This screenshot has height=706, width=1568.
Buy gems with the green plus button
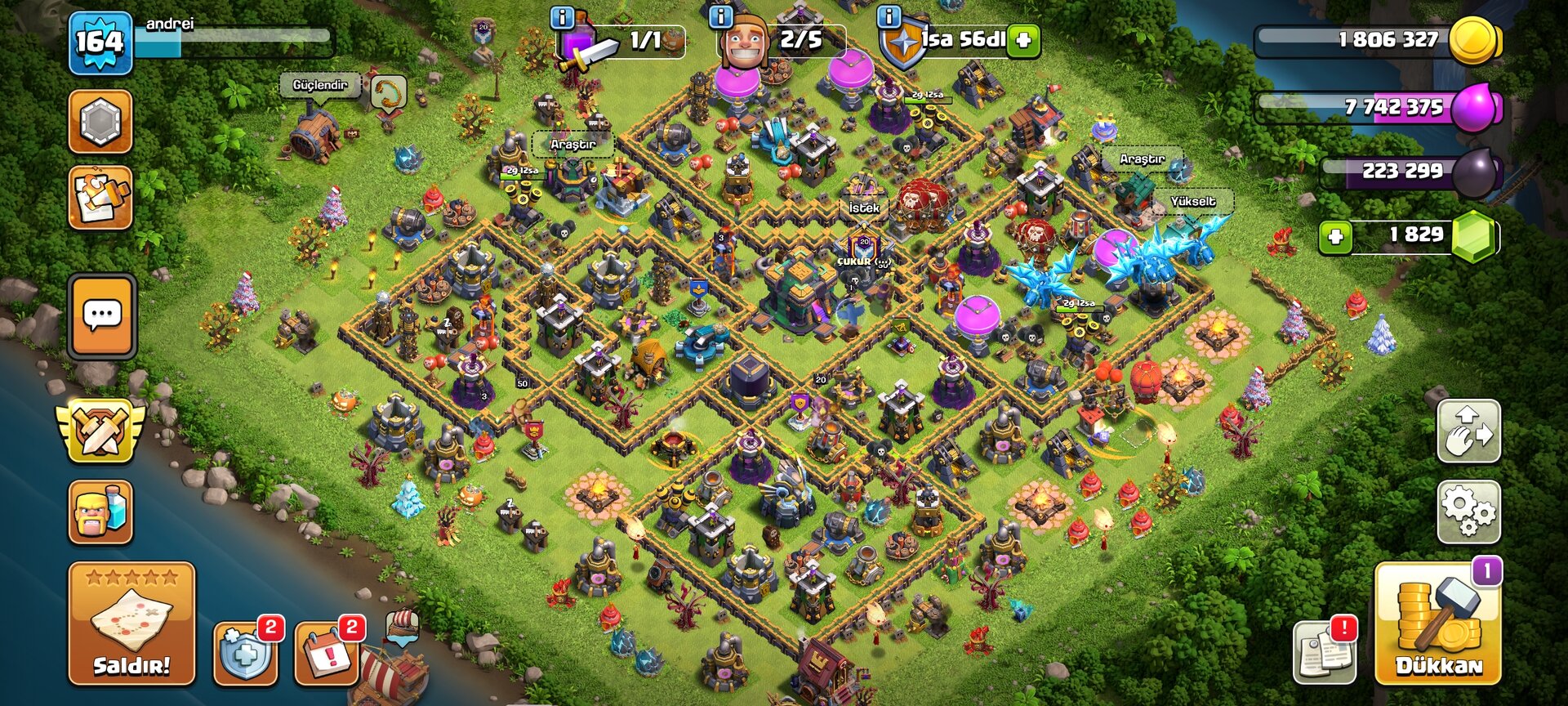pyautogui.click(x=1335, y=238)
